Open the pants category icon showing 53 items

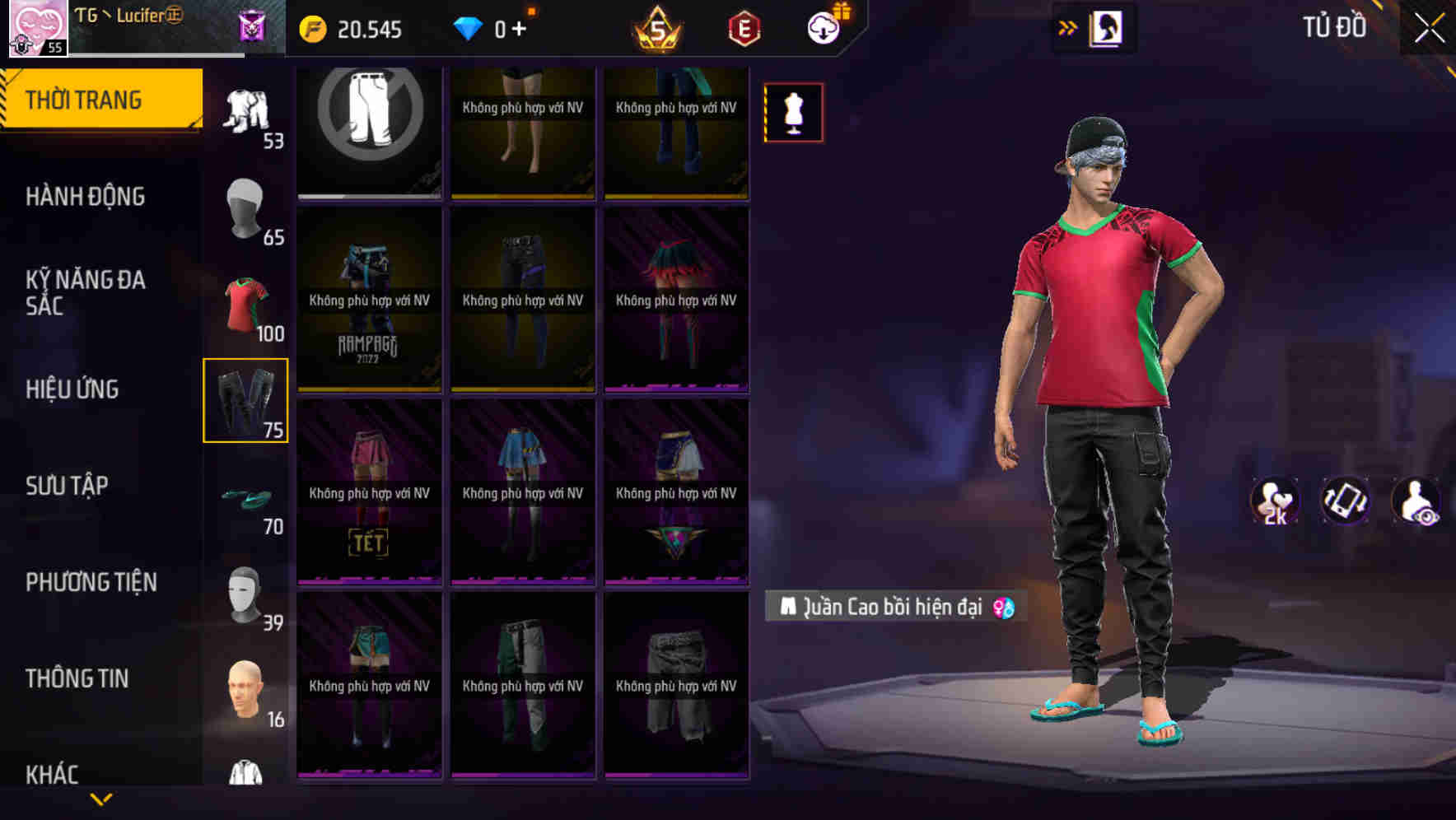coord(246,111)
